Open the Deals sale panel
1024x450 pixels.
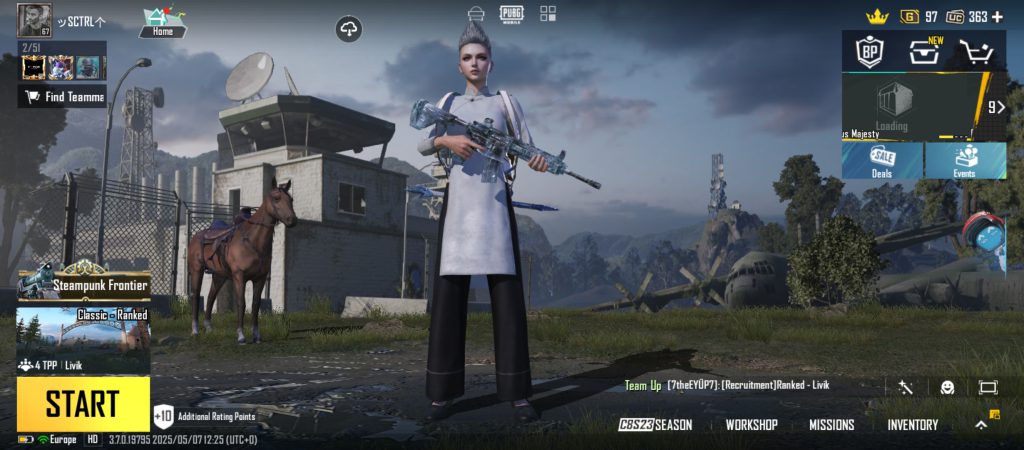point(882,160)
